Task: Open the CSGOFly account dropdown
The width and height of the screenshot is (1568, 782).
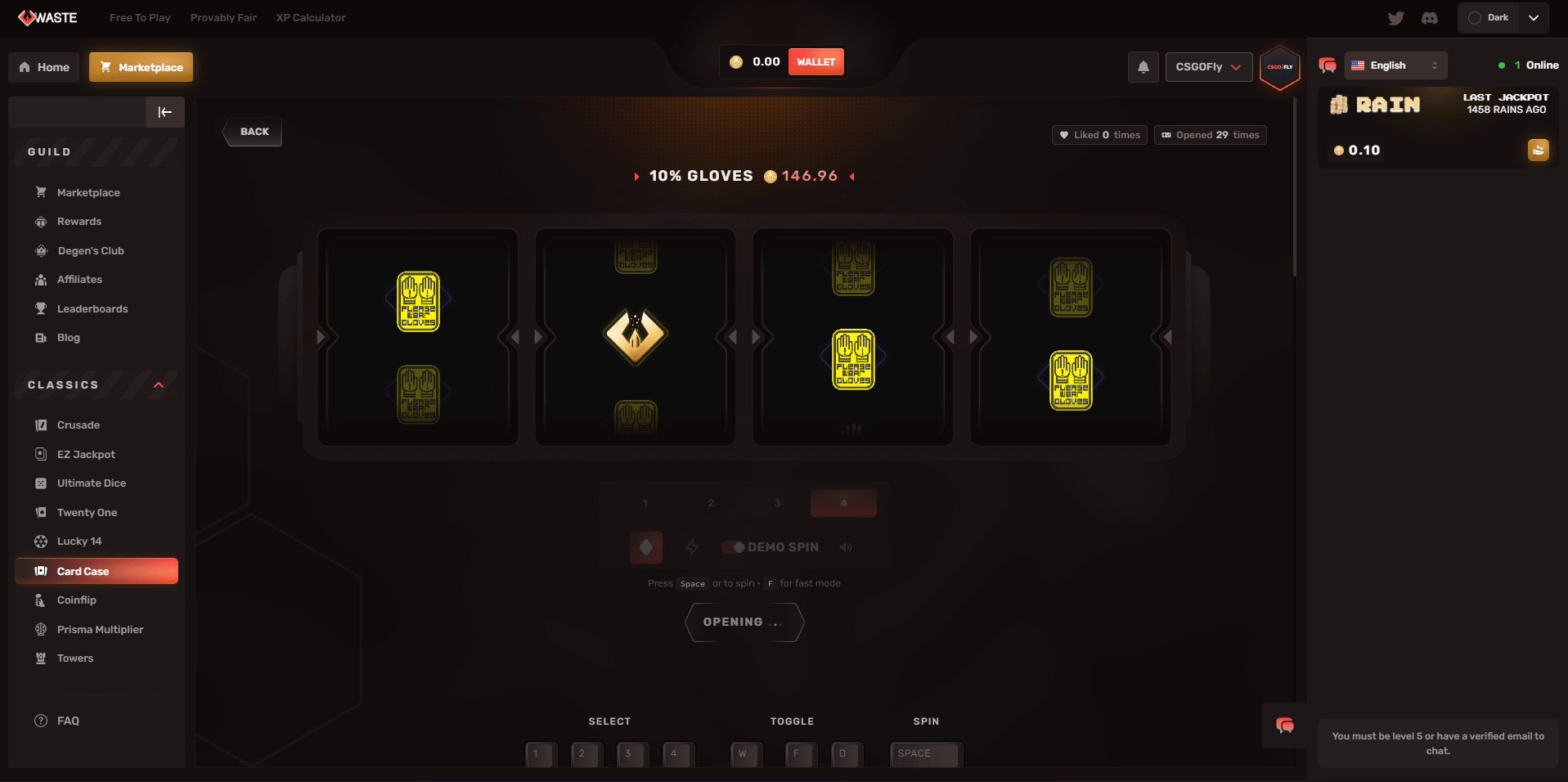Action: (1208, 67)
